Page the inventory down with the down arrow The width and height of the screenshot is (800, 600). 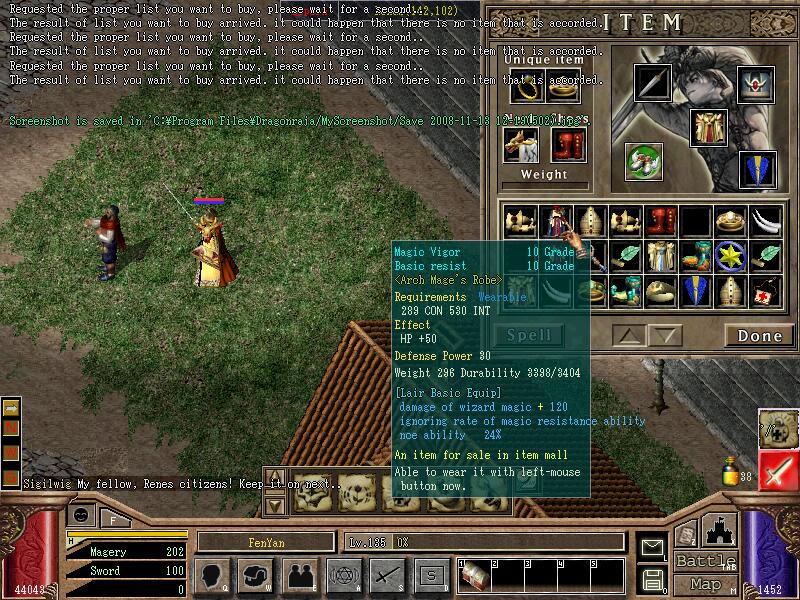(x=665, y=336)
